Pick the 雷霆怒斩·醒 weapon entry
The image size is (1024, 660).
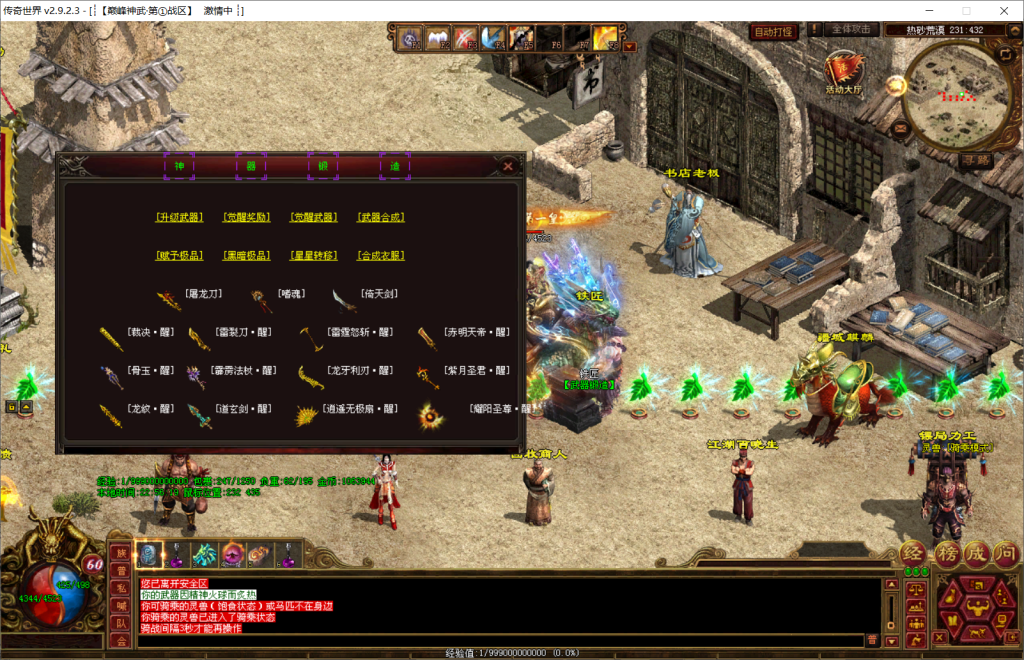[x=354, y=333]
